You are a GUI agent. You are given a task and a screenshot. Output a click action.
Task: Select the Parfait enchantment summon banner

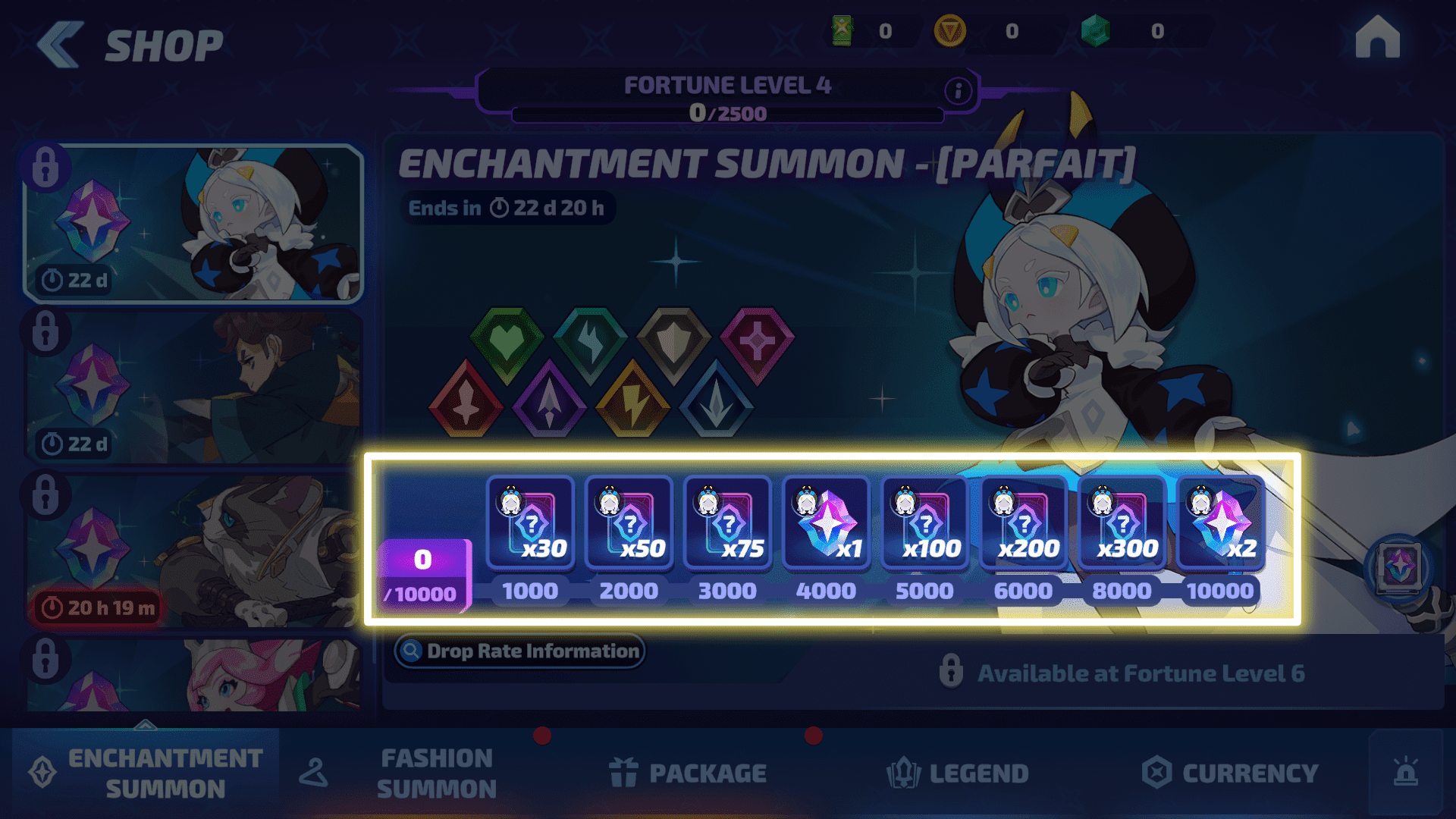pos(193,224)
